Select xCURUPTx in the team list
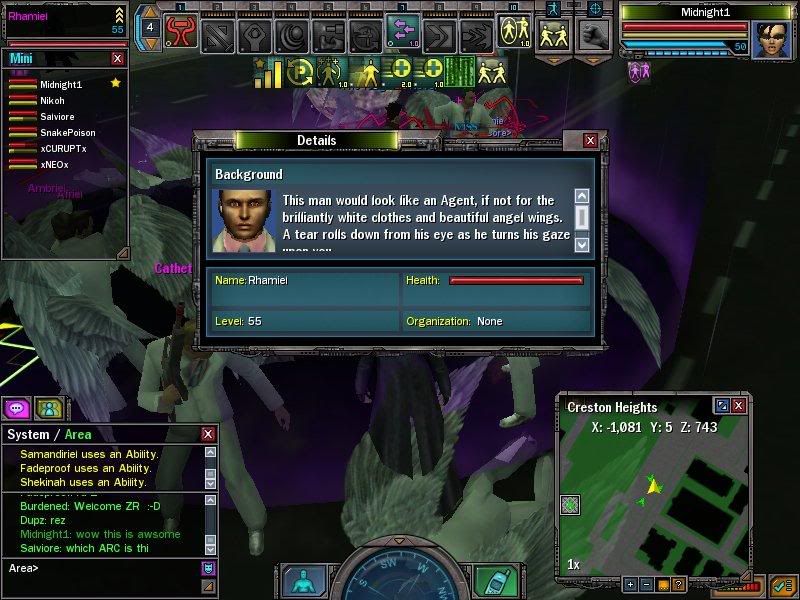This screenshot has height=600, width=800. click(63, 148)
